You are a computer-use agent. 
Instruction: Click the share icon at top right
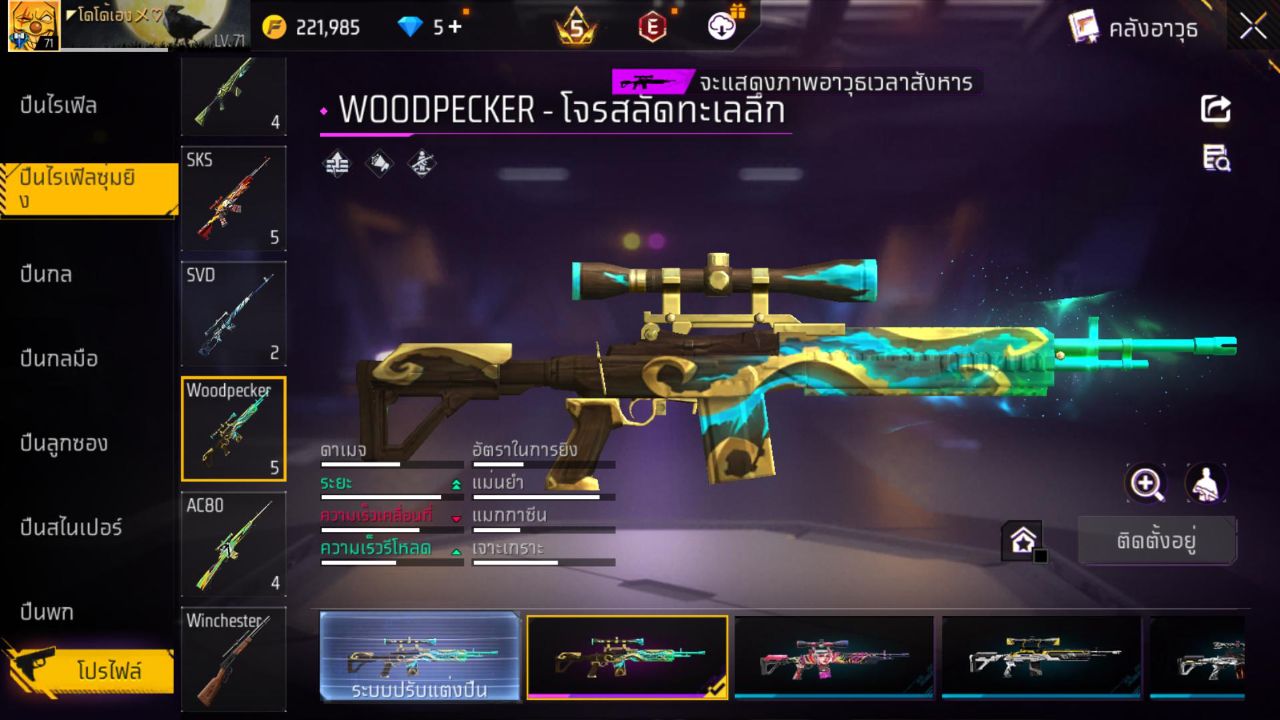click(x=1216, y=110)
